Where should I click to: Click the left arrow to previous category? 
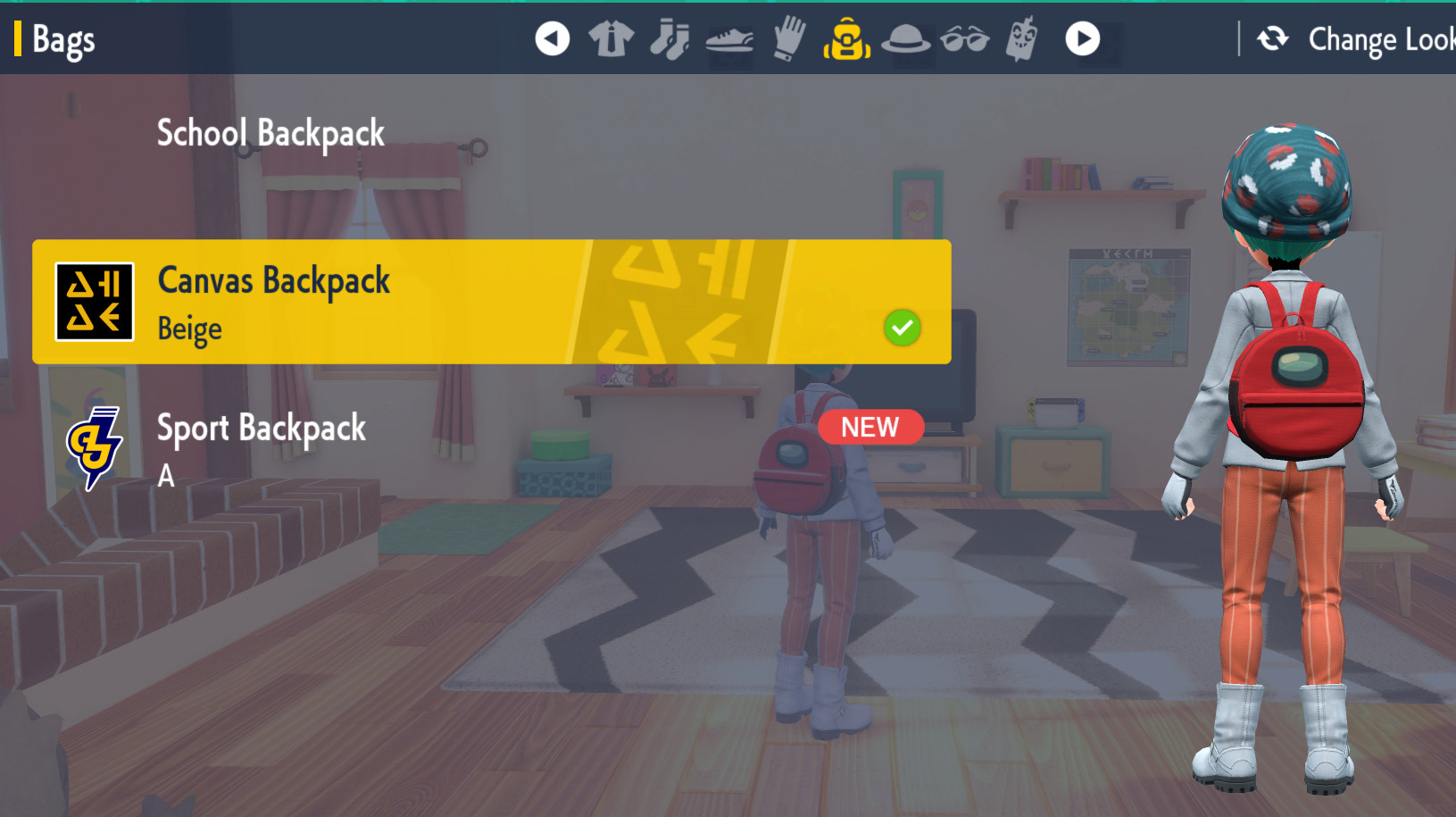551,38
